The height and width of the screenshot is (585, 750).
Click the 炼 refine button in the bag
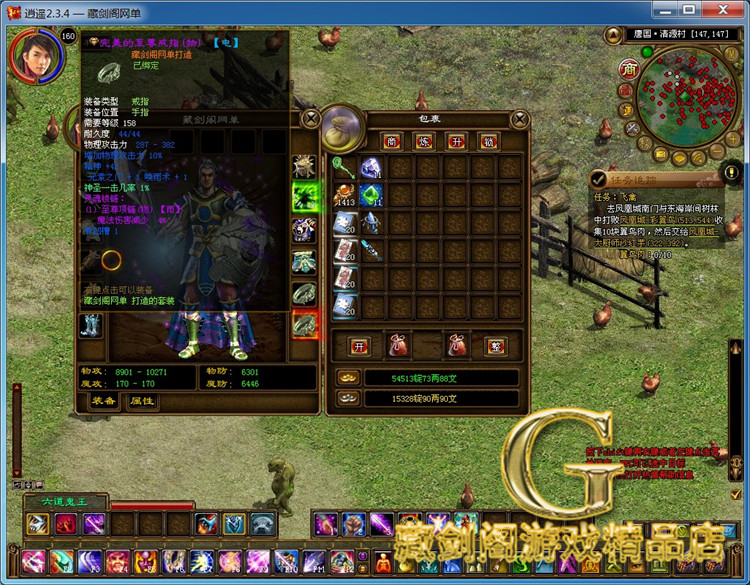(x=424, y=141)
